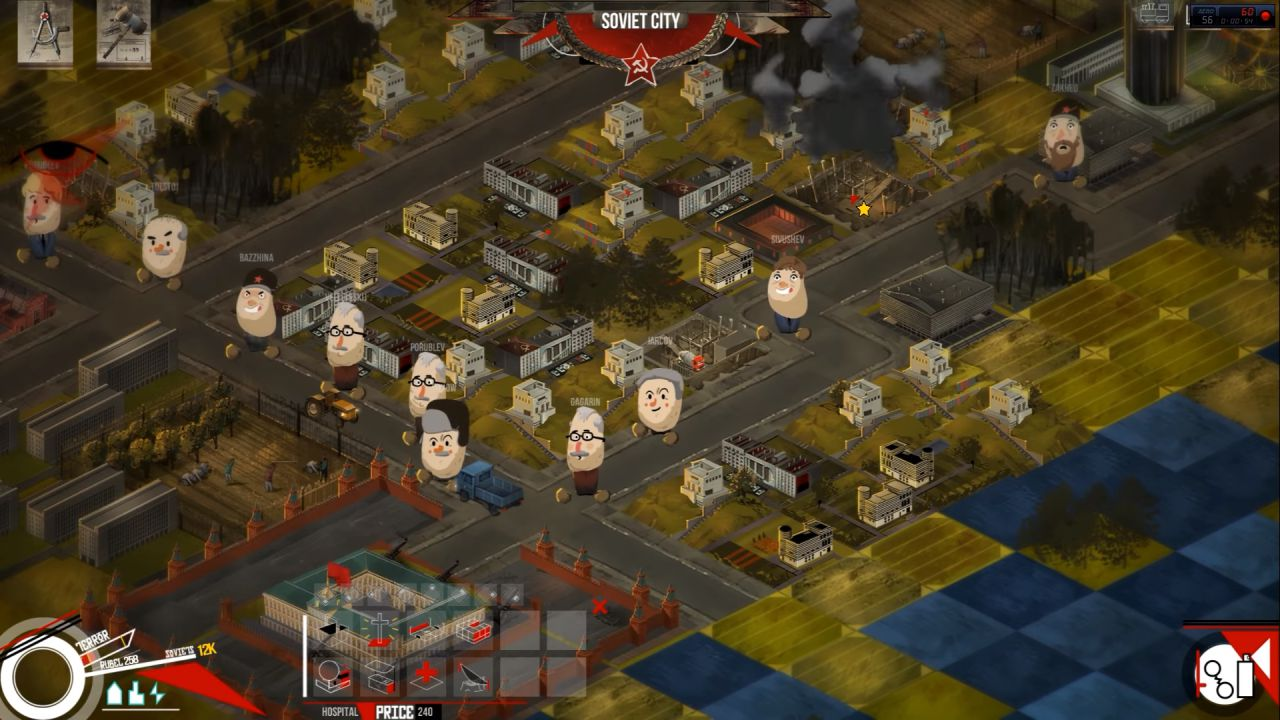
Task: Open the drafting compass blueprint card
Action: click(x=45, y=32)
